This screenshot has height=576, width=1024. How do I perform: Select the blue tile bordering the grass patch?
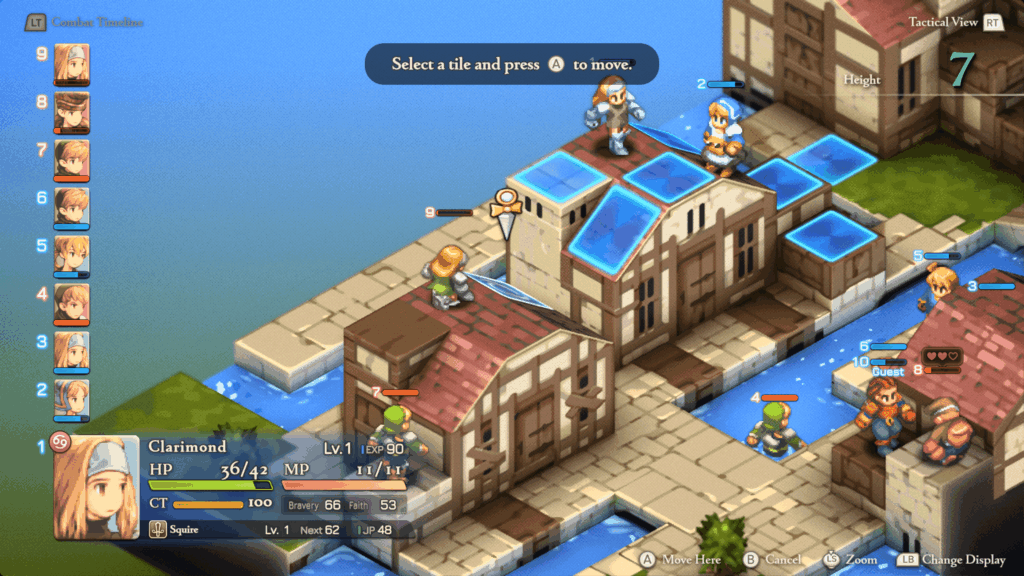point(832,157)
